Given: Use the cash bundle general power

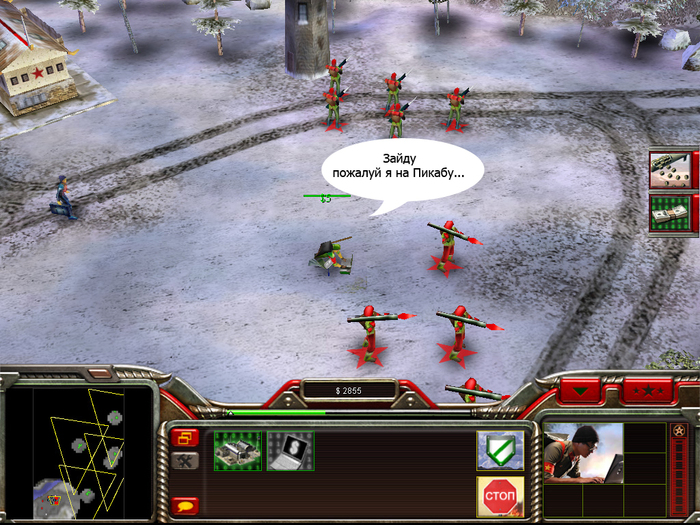Looking at the screenshot, I should click(x=671, y=212).
